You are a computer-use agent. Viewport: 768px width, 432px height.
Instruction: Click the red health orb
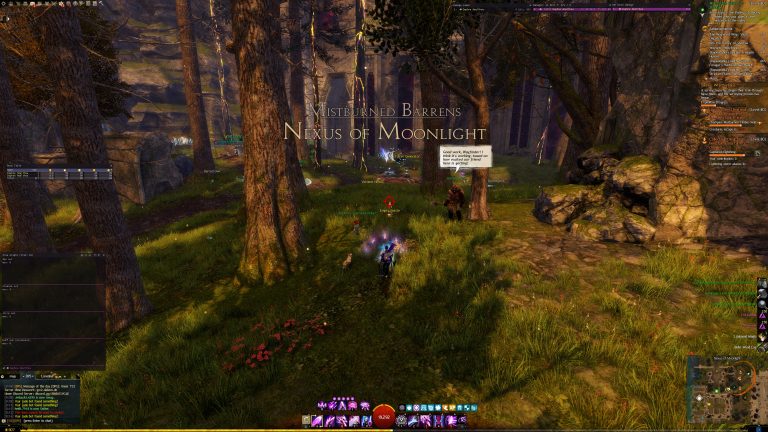tap(383, 417)
